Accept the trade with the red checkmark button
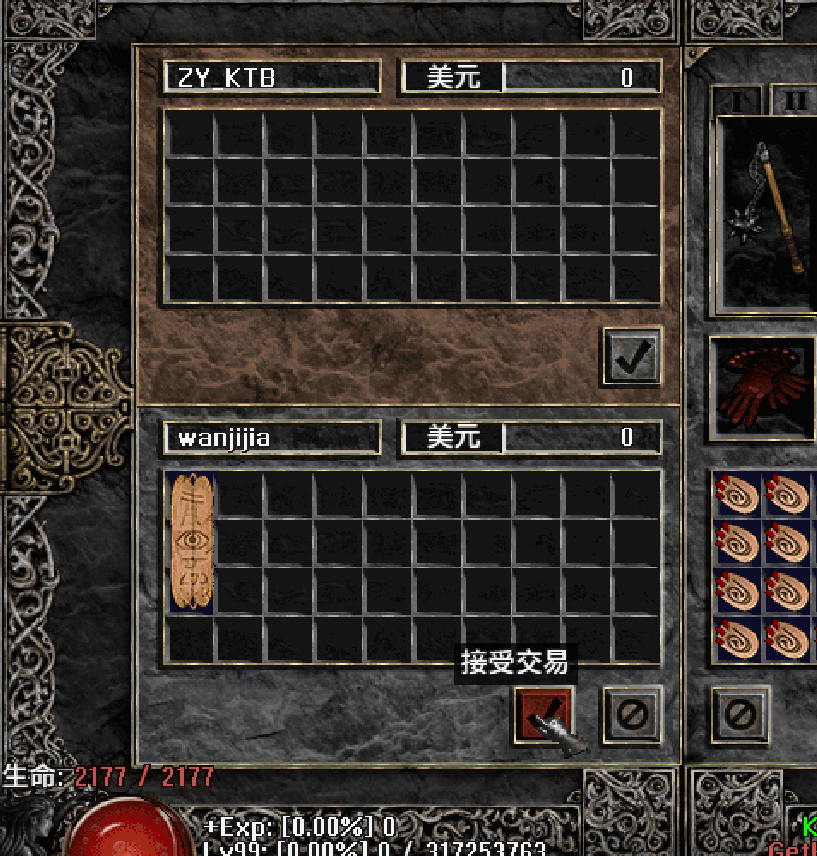This screenshot has width=817, height=856. point(543,713)
